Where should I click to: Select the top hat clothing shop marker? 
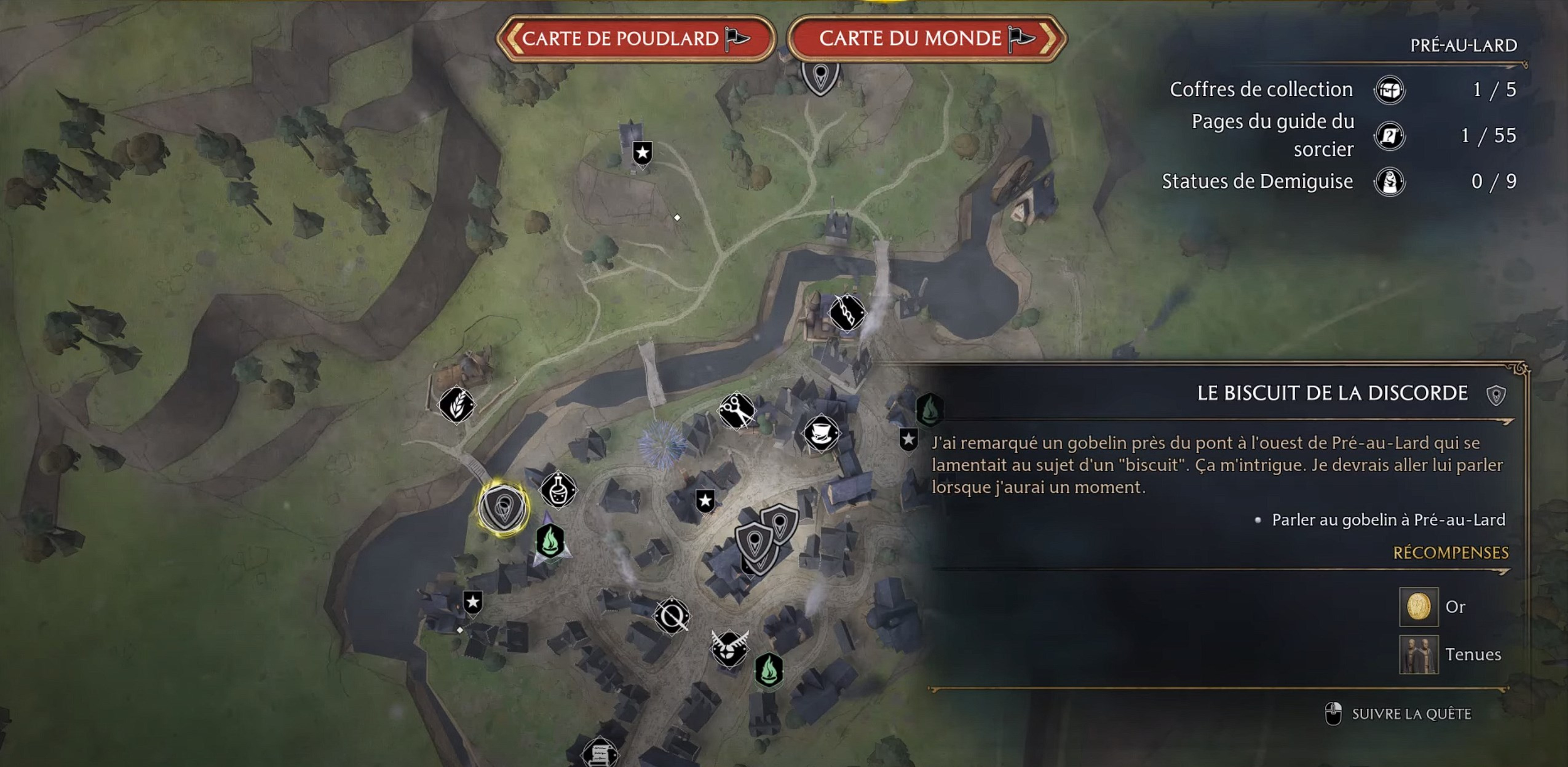pyautogui.click(x=821, y=433)
